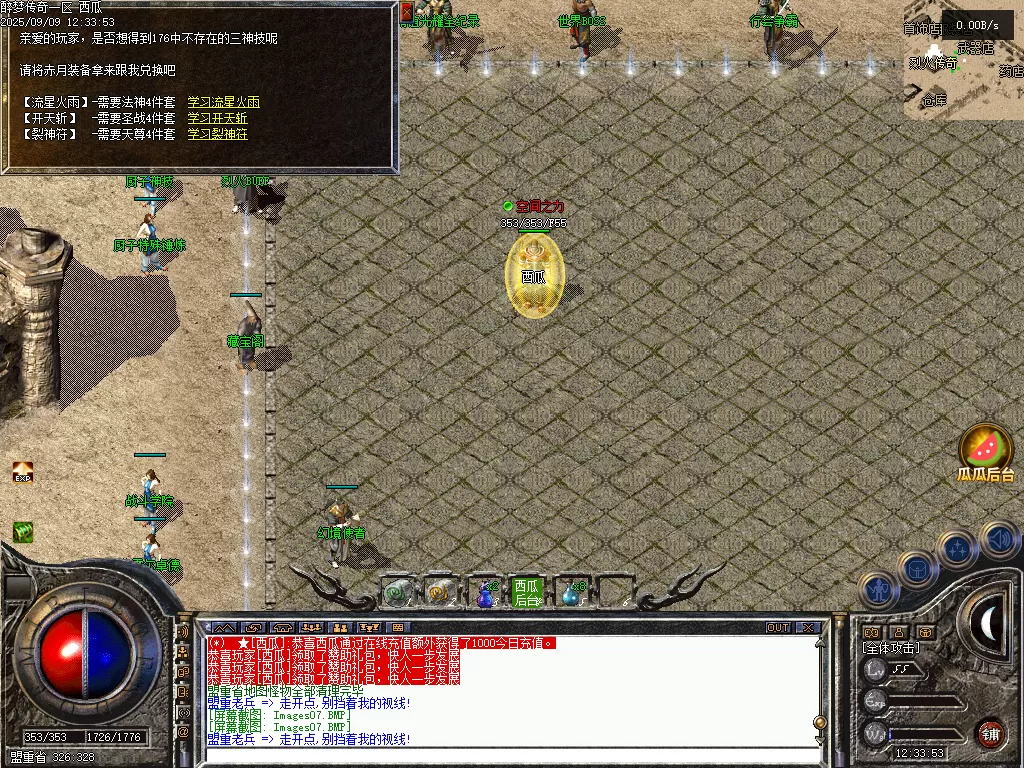Open the bag round button

[917, 569]
